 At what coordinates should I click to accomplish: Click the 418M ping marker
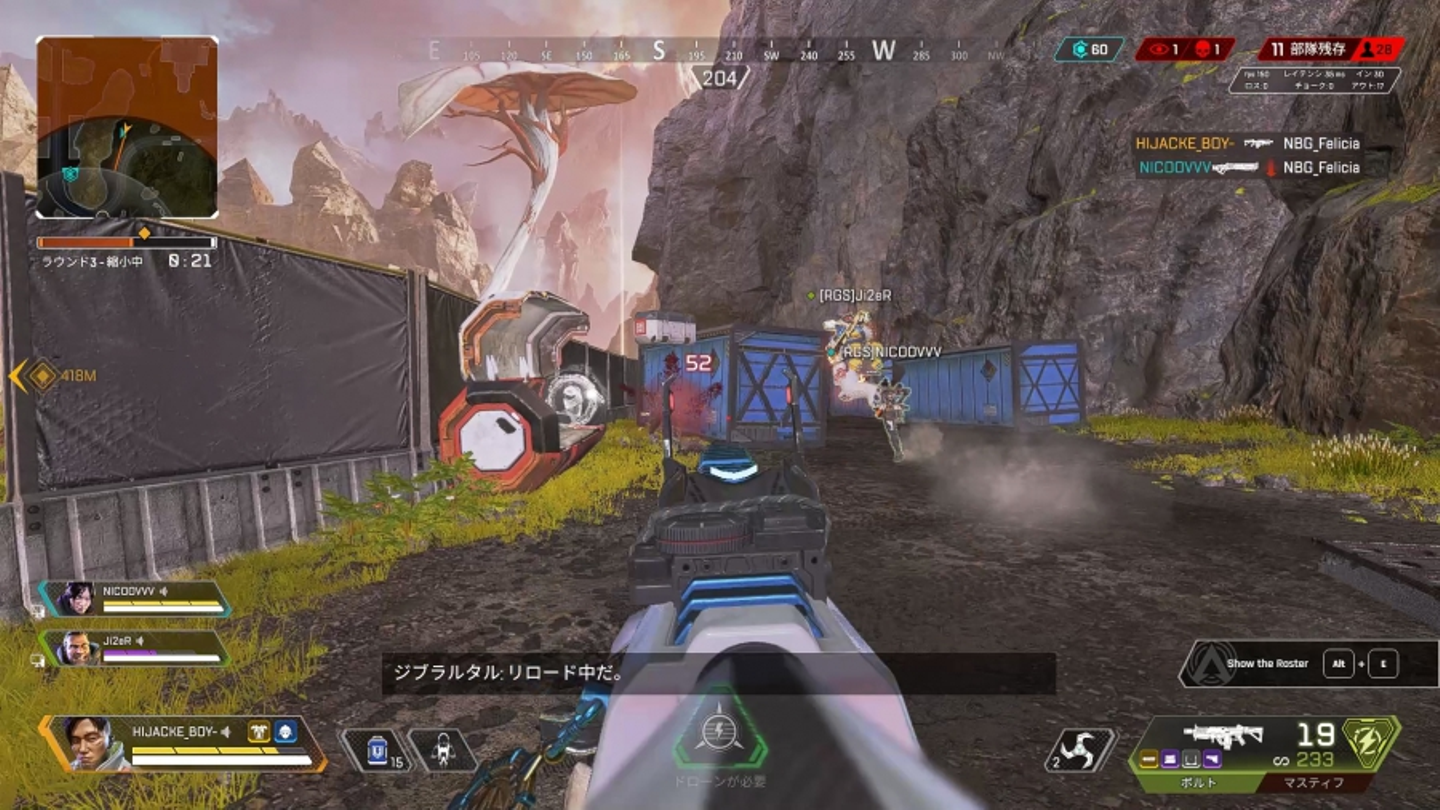click(x=43, y=376)
